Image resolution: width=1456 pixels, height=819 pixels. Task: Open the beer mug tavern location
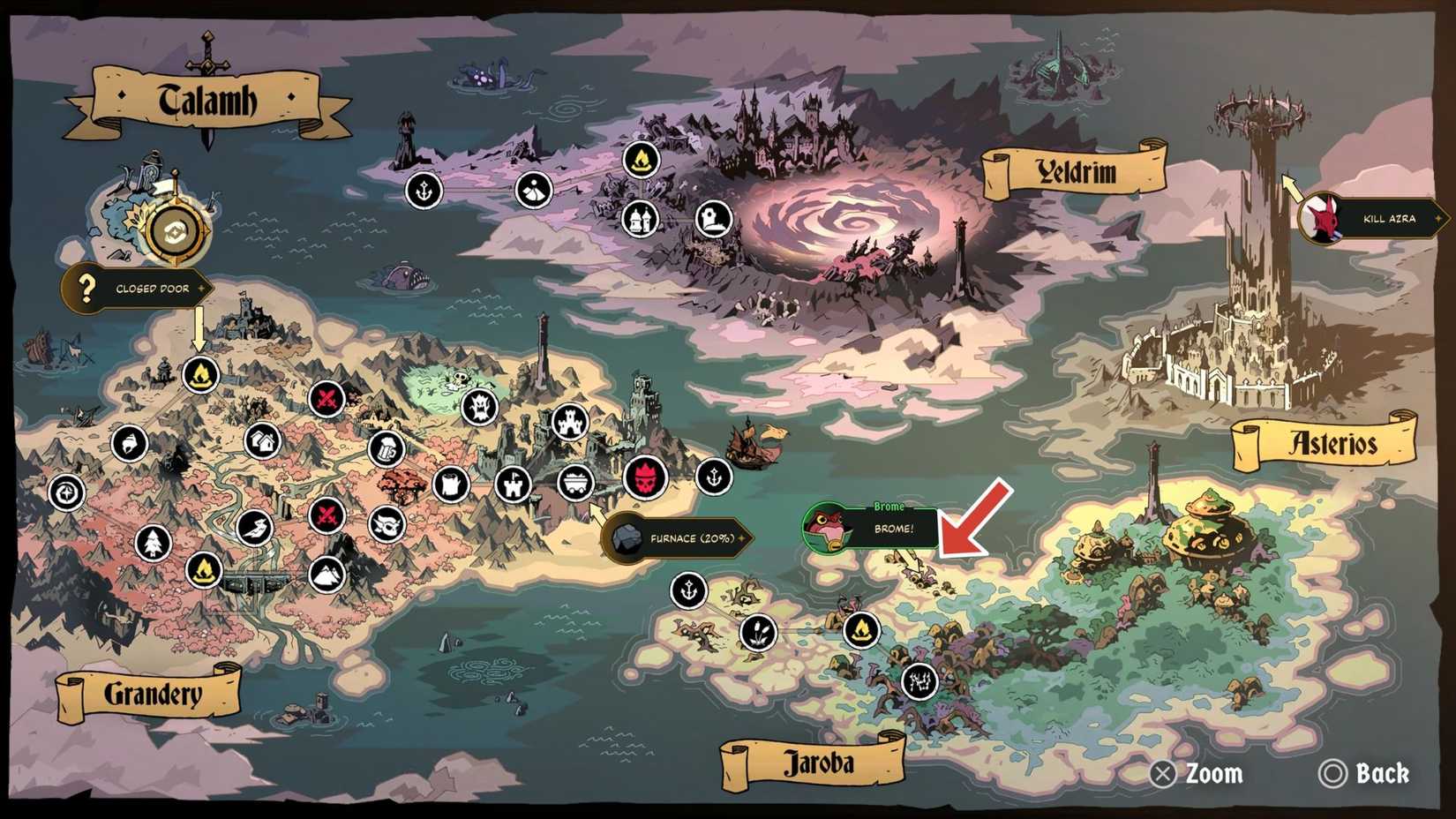point(386,450)
